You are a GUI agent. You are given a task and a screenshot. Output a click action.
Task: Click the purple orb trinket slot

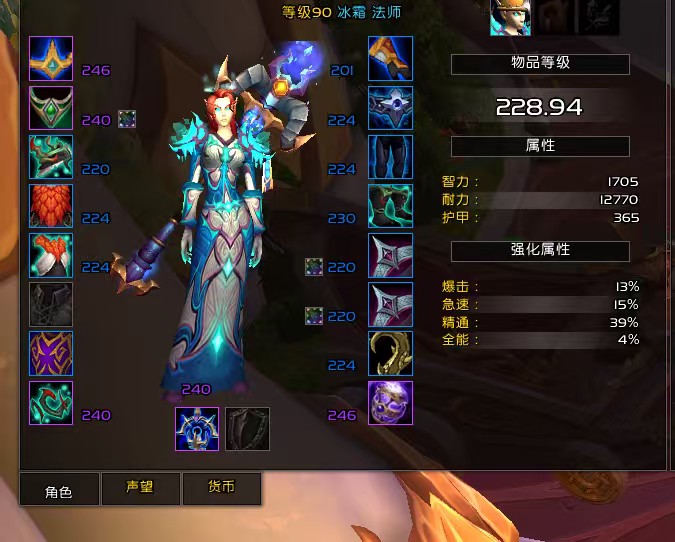point(390,403)
